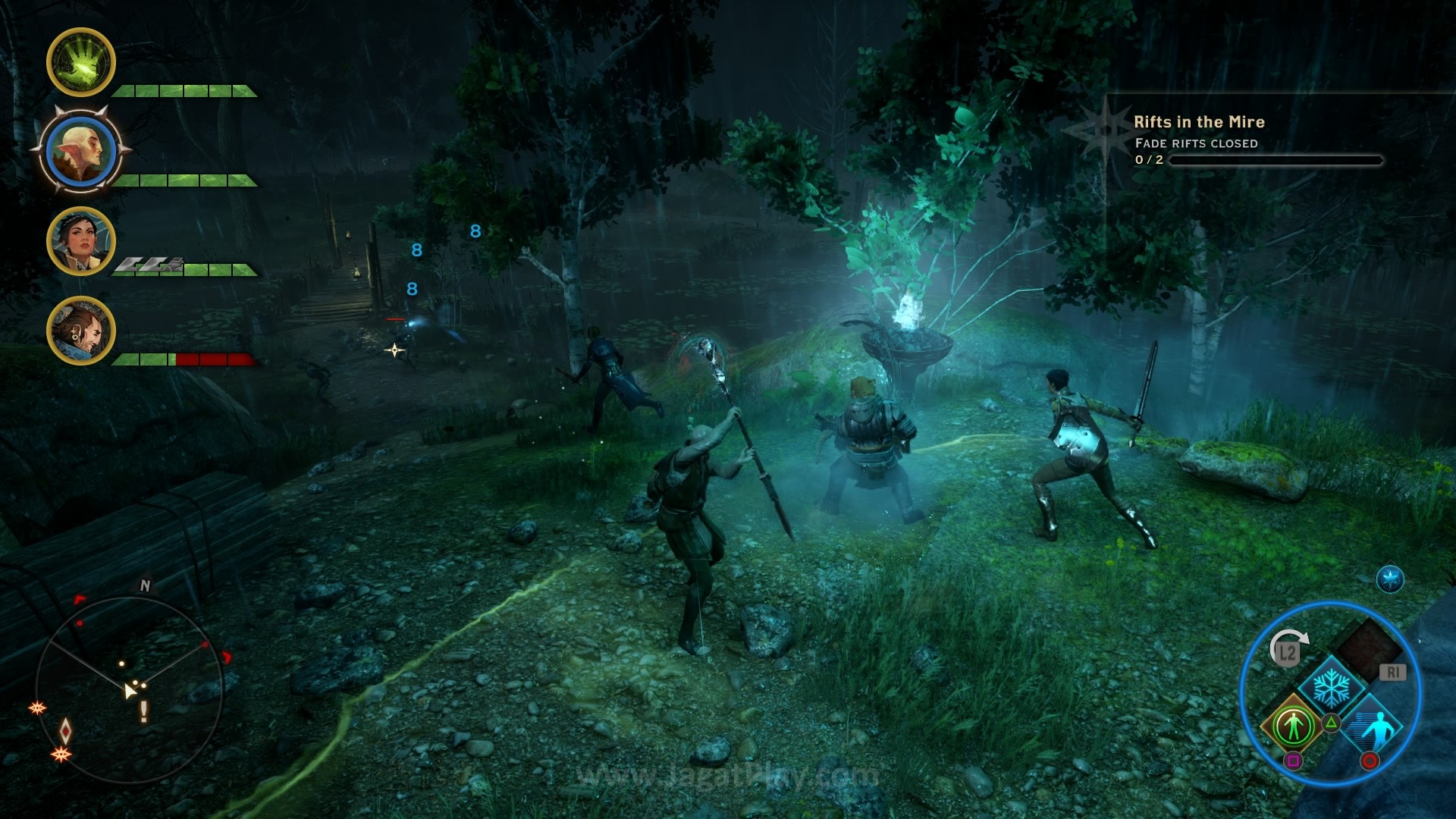Switch to Solas's party portrait
1456x819 pixels.
tap(81, 152)
